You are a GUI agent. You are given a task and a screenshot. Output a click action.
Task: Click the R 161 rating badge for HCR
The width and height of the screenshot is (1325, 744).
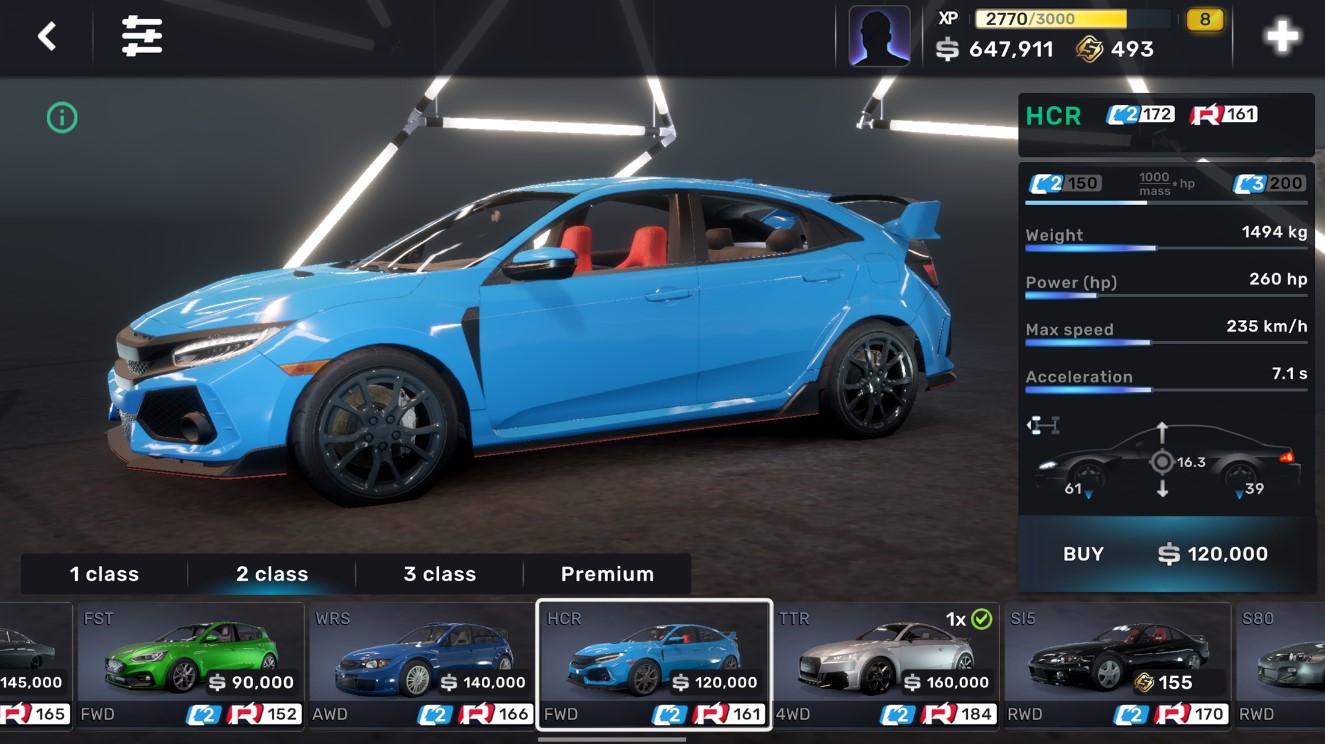(x=1224, y=113)
